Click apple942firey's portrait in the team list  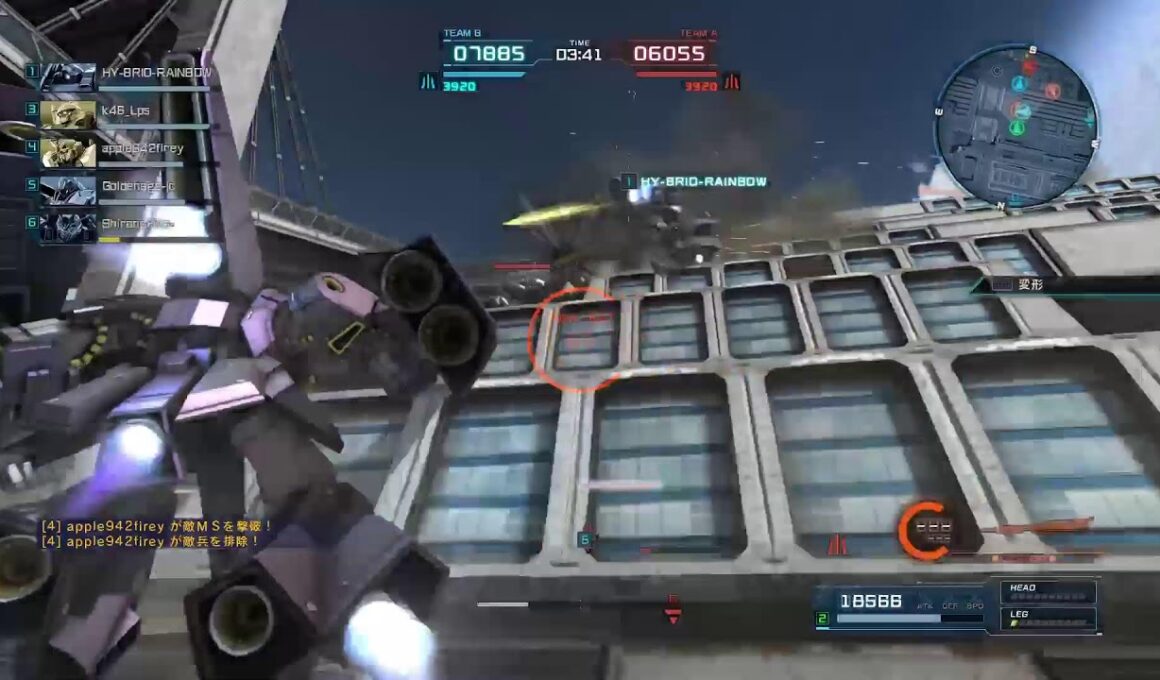(68, 148)
